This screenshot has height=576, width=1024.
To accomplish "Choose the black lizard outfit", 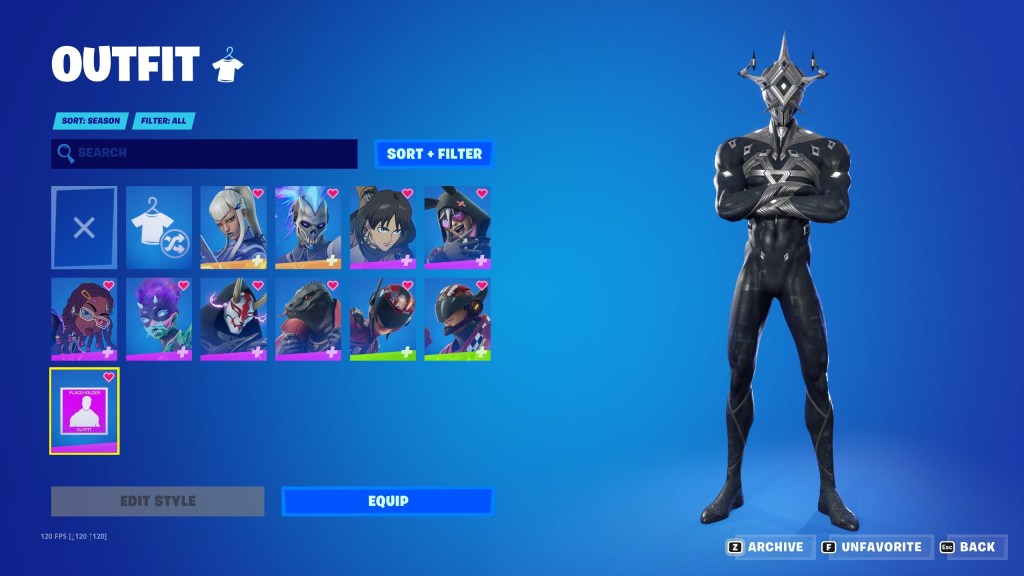I will [x=308, y=319].
